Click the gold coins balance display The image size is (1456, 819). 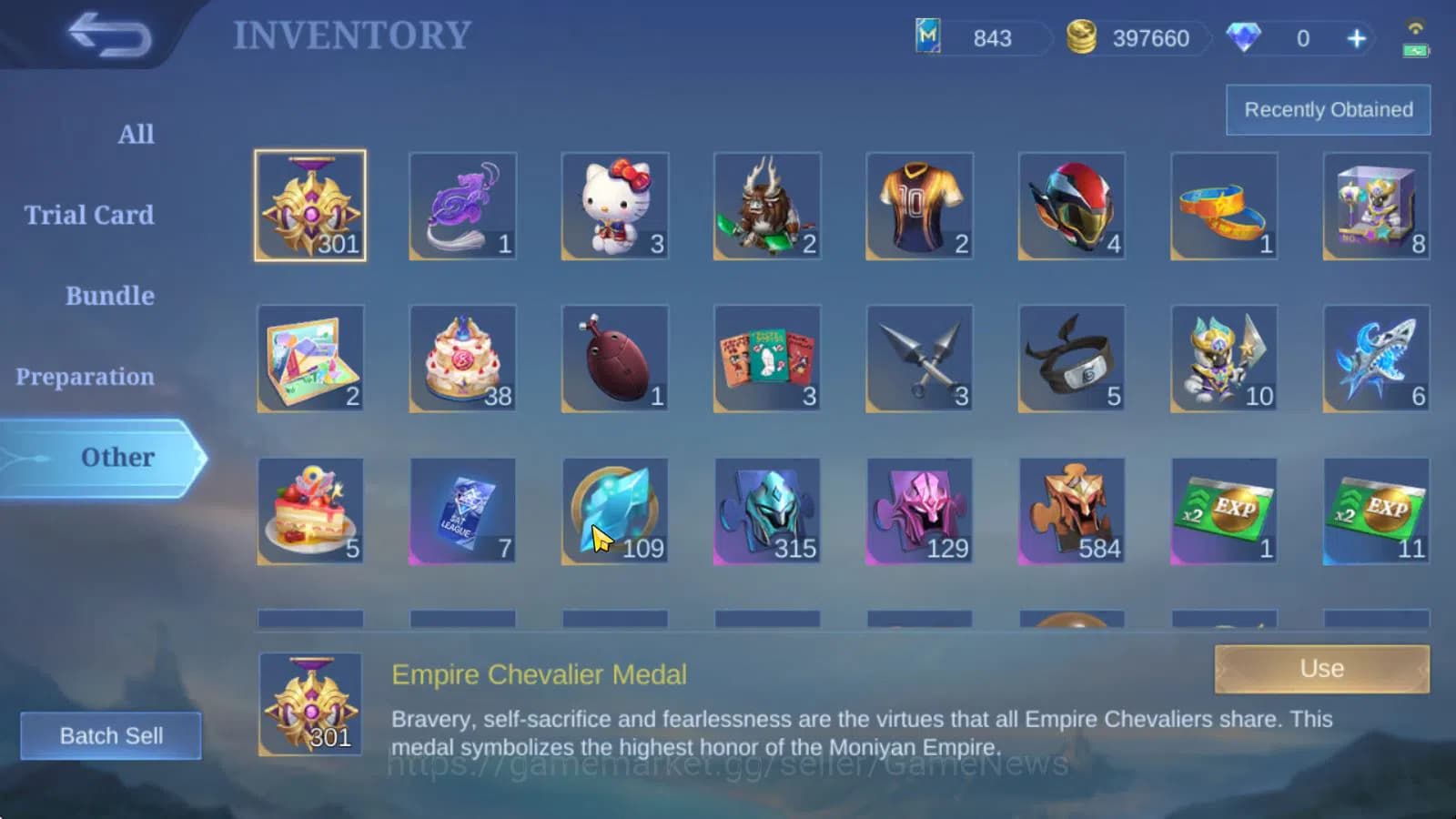click(x=1128, y=38)
